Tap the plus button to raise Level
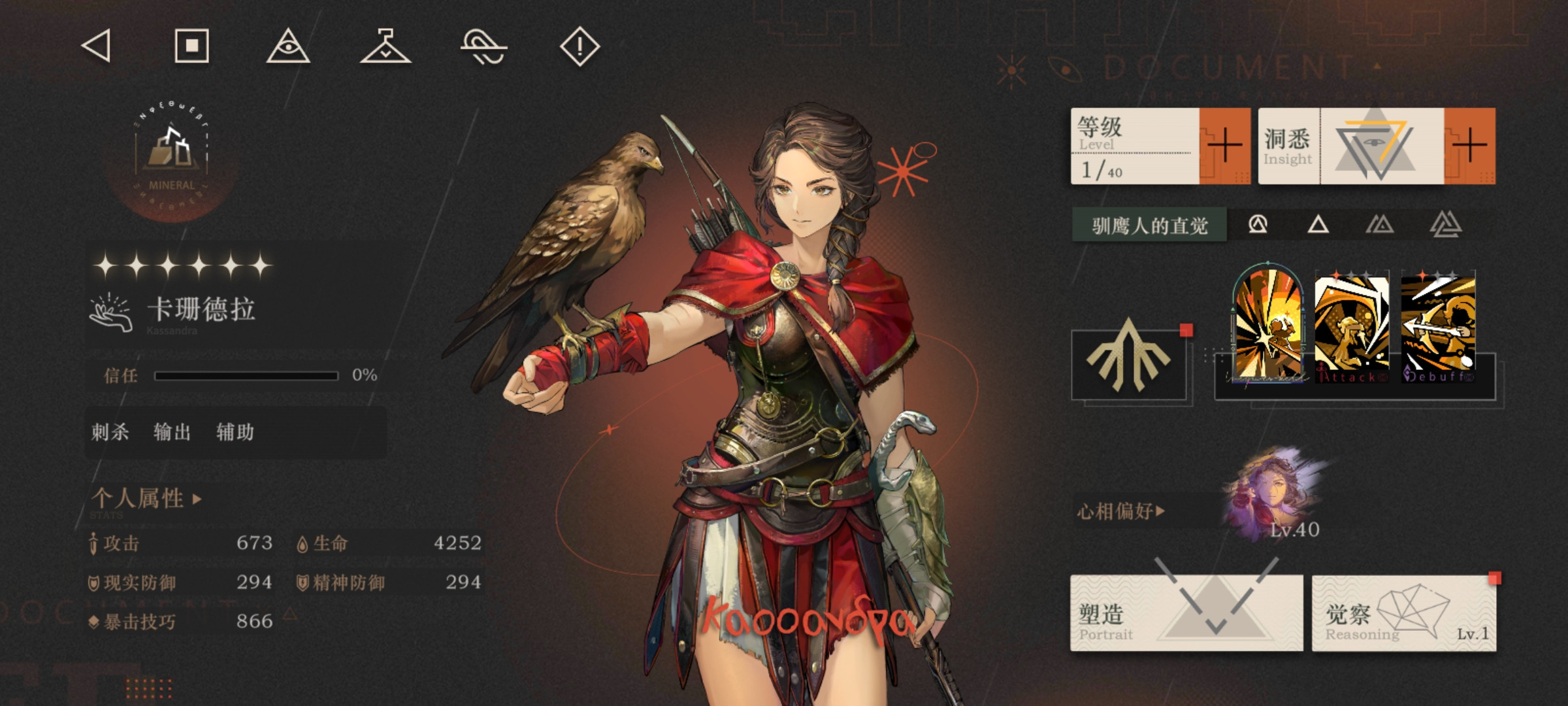Viewport: 1568px width, 706px height. click(x=1224, y=145)
